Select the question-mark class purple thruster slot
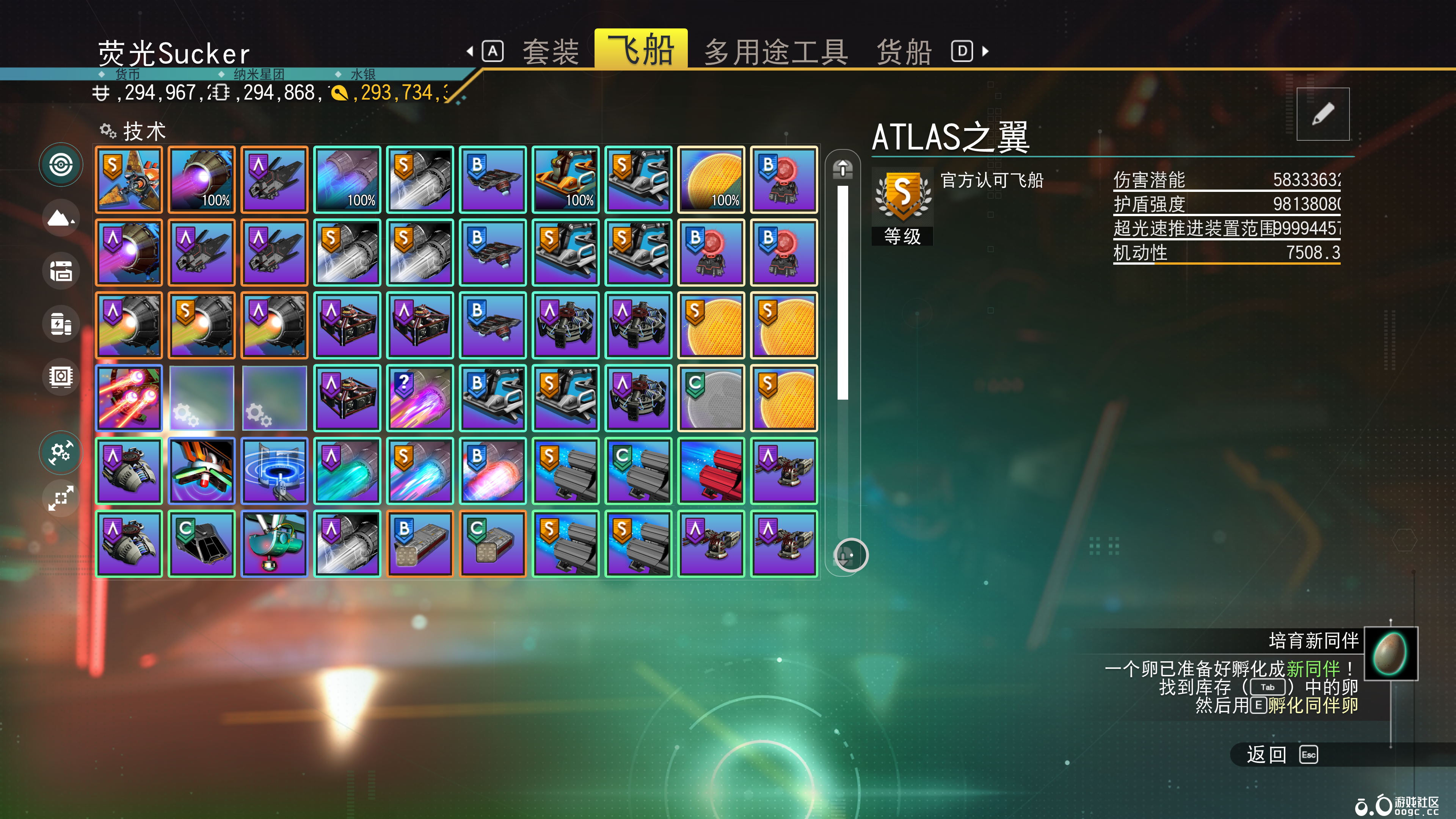 pyautogui.click(x=420, y=398)
